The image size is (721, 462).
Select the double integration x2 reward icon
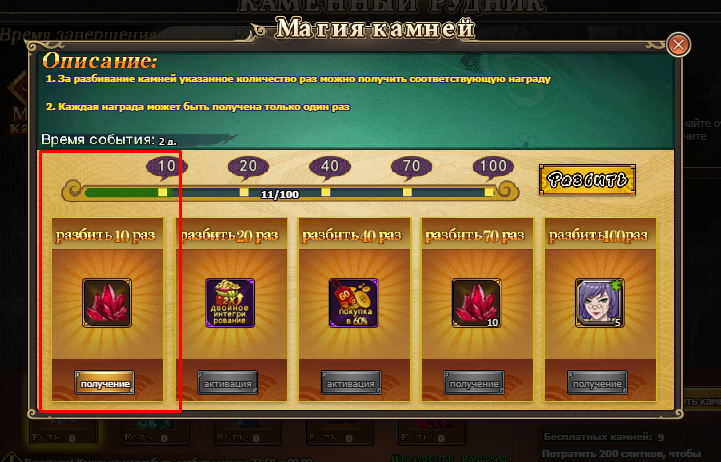pos(229,302)
